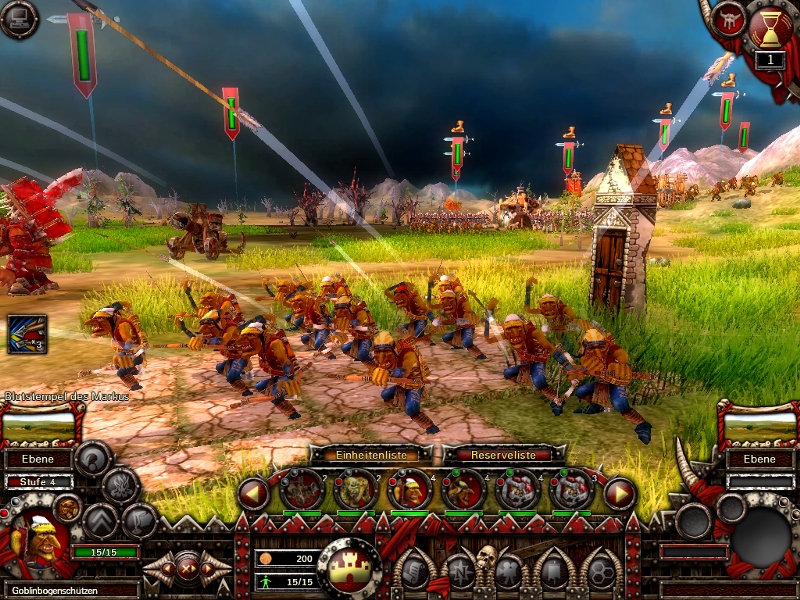Click the central X cancel button

coord(186,568)
